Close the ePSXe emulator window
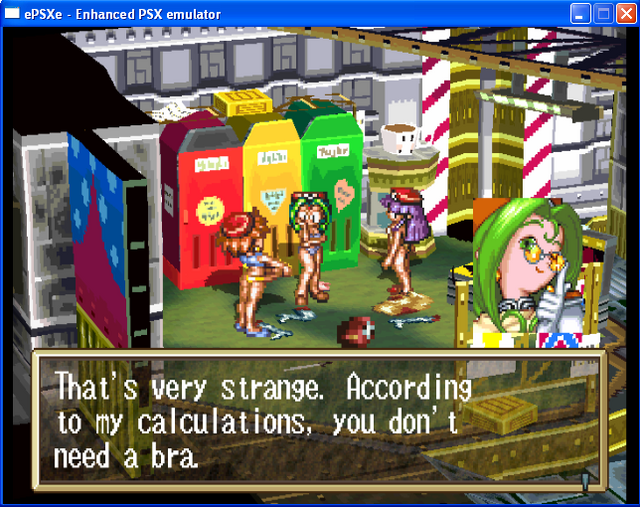640x507 pixels. [x=625, y=13]
